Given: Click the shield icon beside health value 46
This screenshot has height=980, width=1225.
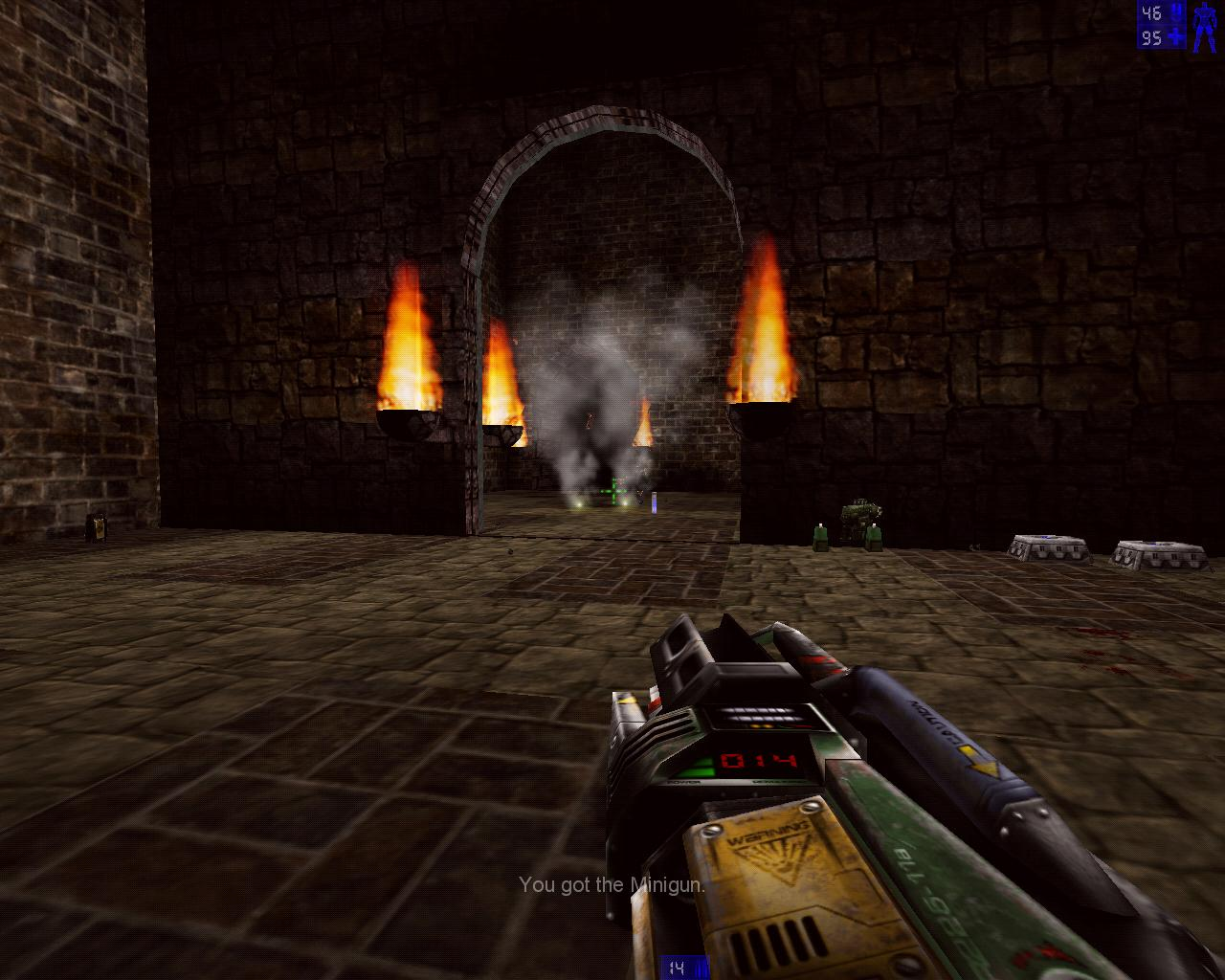Looking at the screenshot, I should (x=1176, y=12).
